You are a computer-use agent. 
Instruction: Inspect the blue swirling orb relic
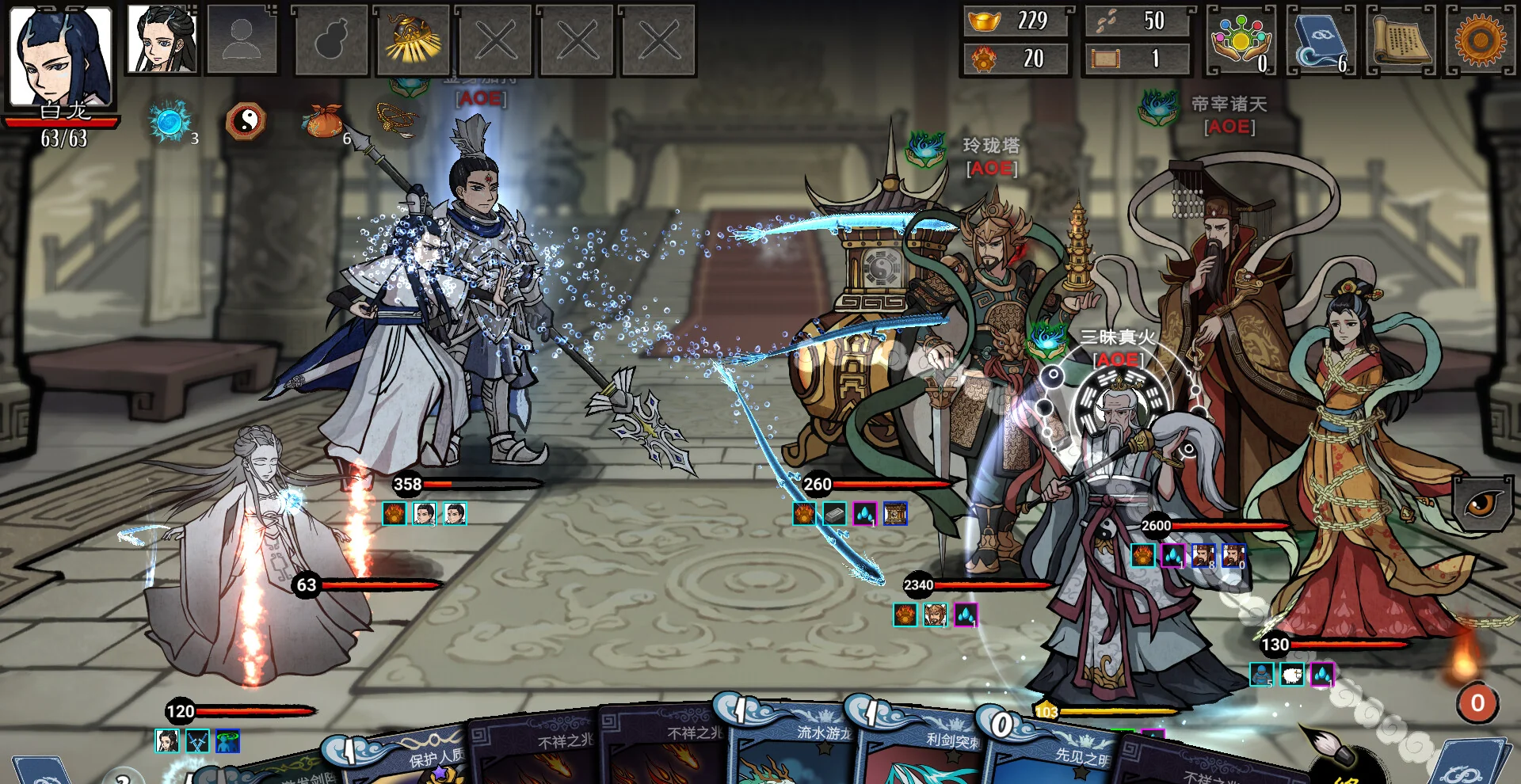pyautogui.click(x=170, y=122)
